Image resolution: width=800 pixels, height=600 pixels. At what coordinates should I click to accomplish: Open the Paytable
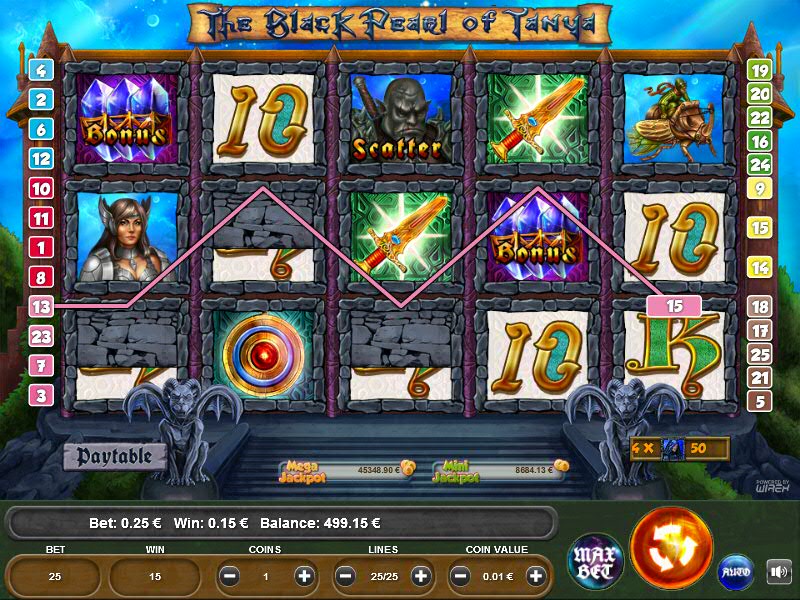pyautogui.click(x=113, y=457)
